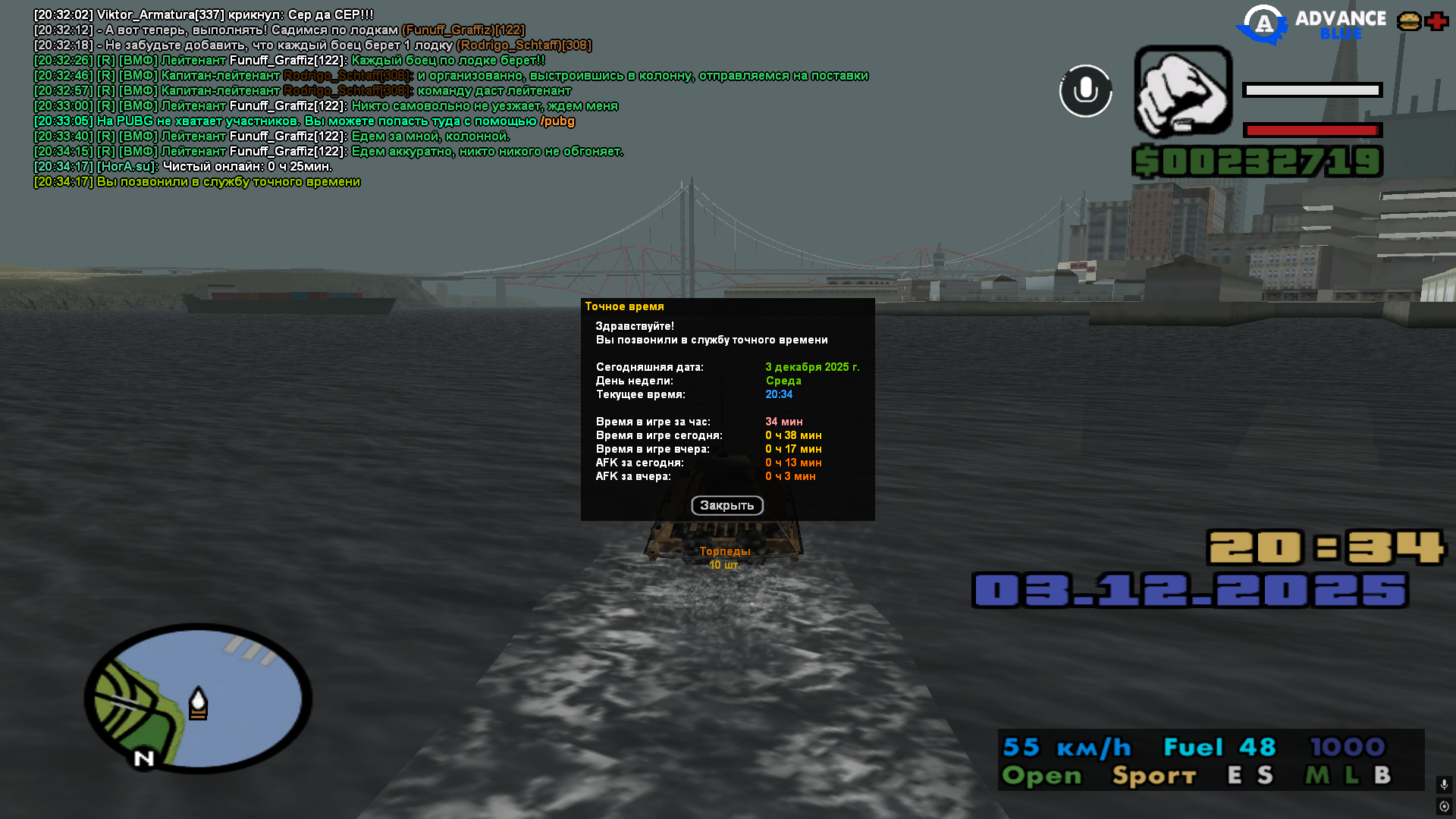Toggle the round microphone voice button

[1085, 91]
